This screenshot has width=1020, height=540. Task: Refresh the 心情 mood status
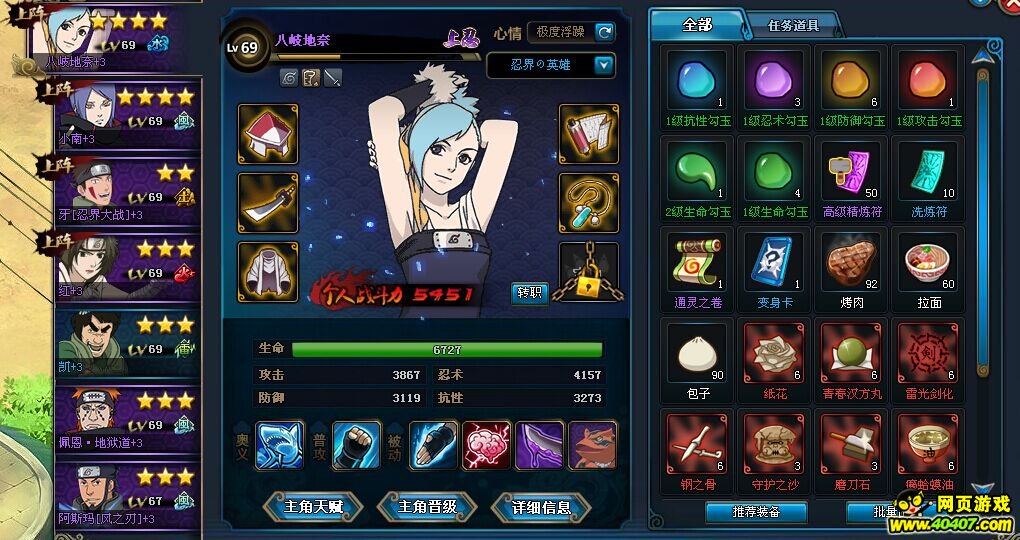pyautogui.click(x=604, y=32)
